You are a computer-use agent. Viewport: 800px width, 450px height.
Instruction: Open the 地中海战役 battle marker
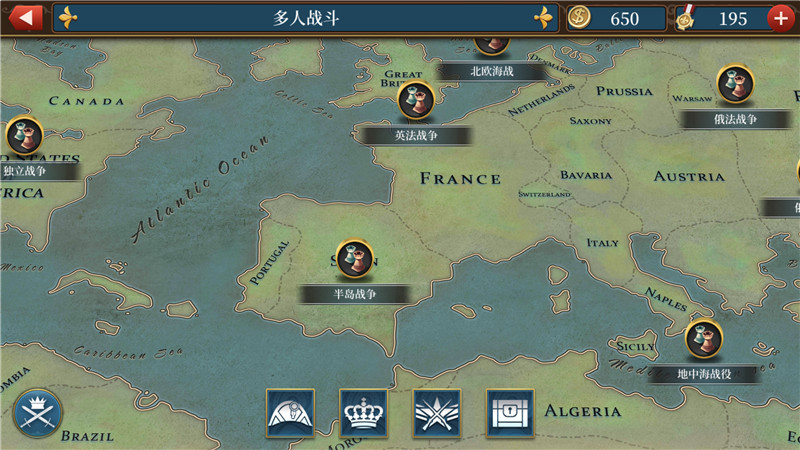tap(704, 339)
